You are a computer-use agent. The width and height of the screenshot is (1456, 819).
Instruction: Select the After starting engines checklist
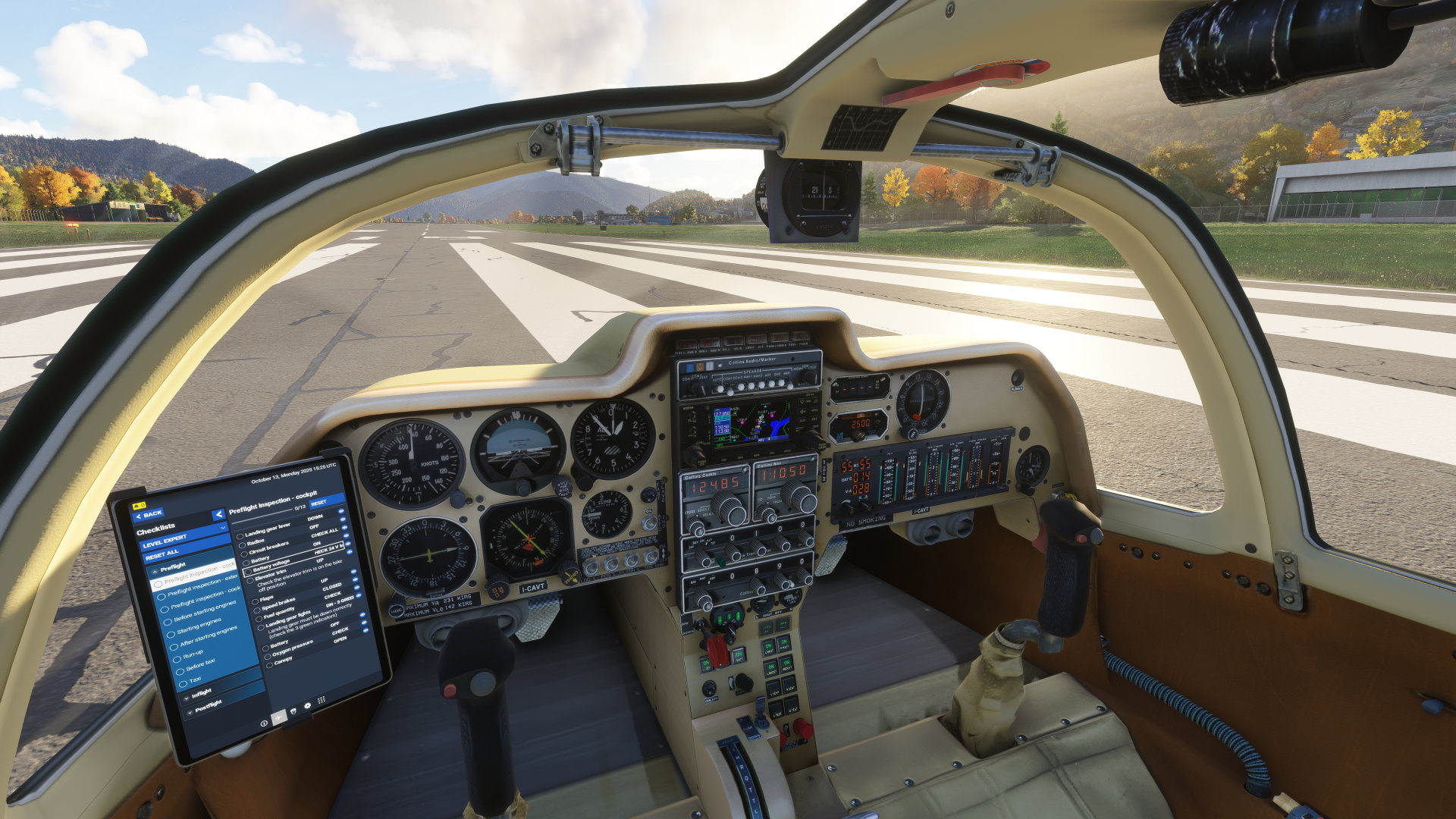click(208, 638)
